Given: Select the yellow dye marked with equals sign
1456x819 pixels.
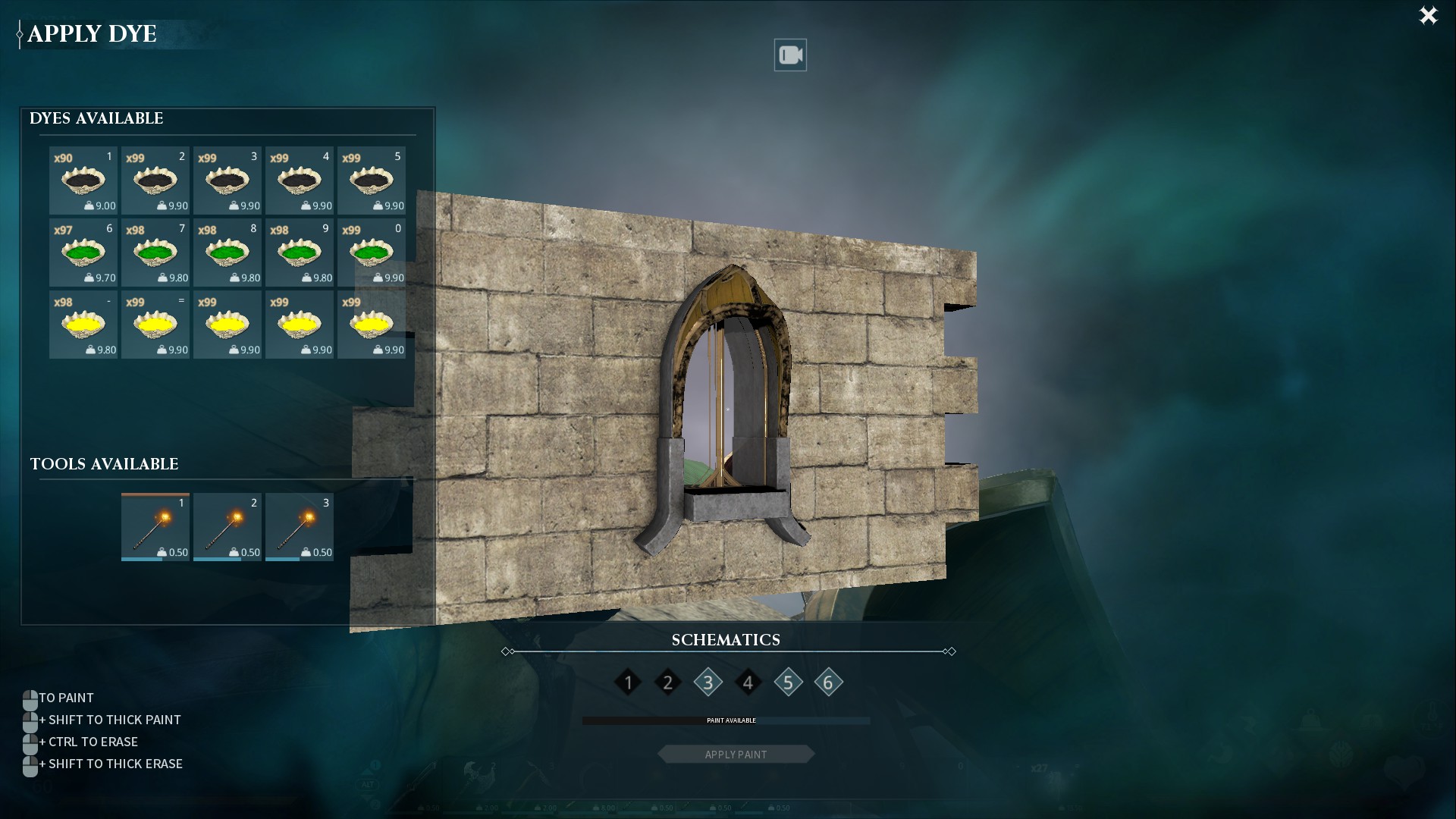Looking at the screenshot, I should tap(155, 325).
